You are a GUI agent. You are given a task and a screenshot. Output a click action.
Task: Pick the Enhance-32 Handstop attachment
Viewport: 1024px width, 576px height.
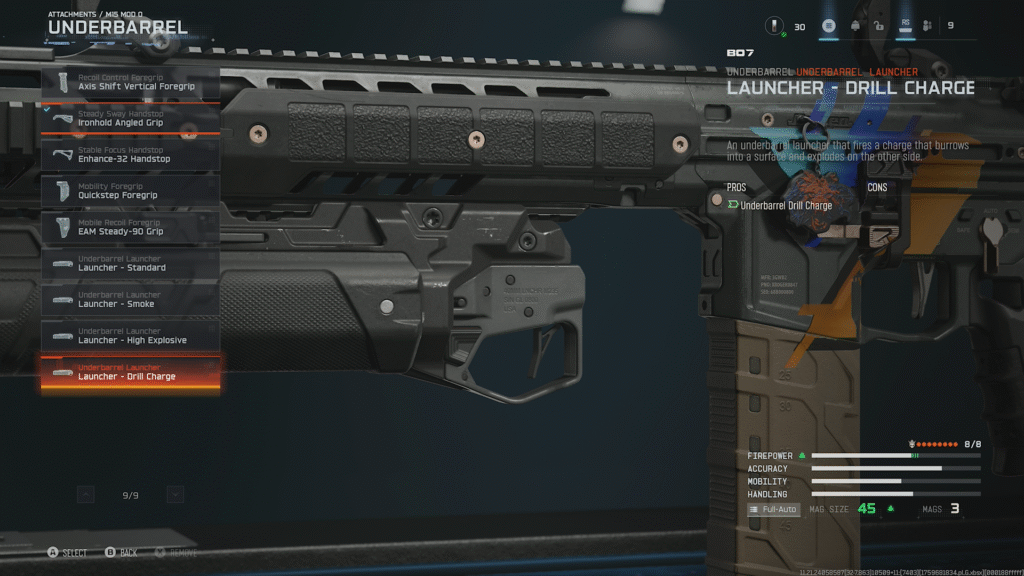coord(130,155)
